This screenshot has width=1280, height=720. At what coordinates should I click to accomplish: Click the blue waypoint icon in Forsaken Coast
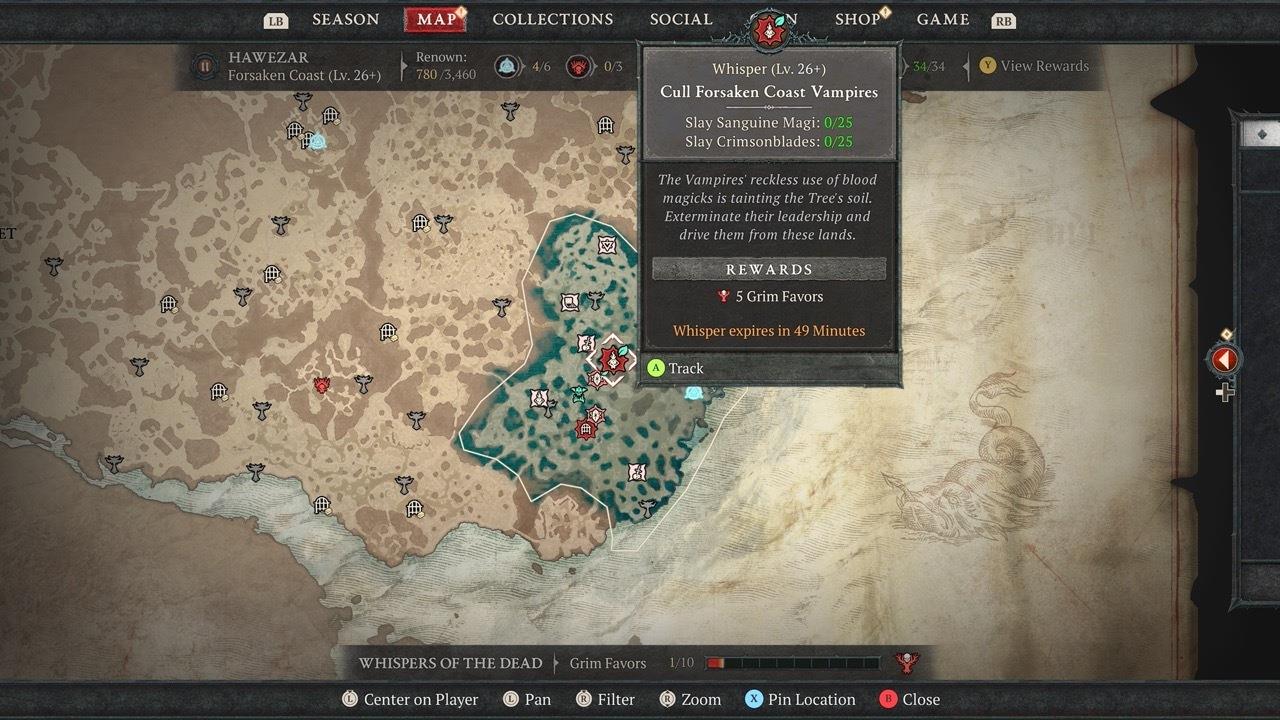click(695, 392)
